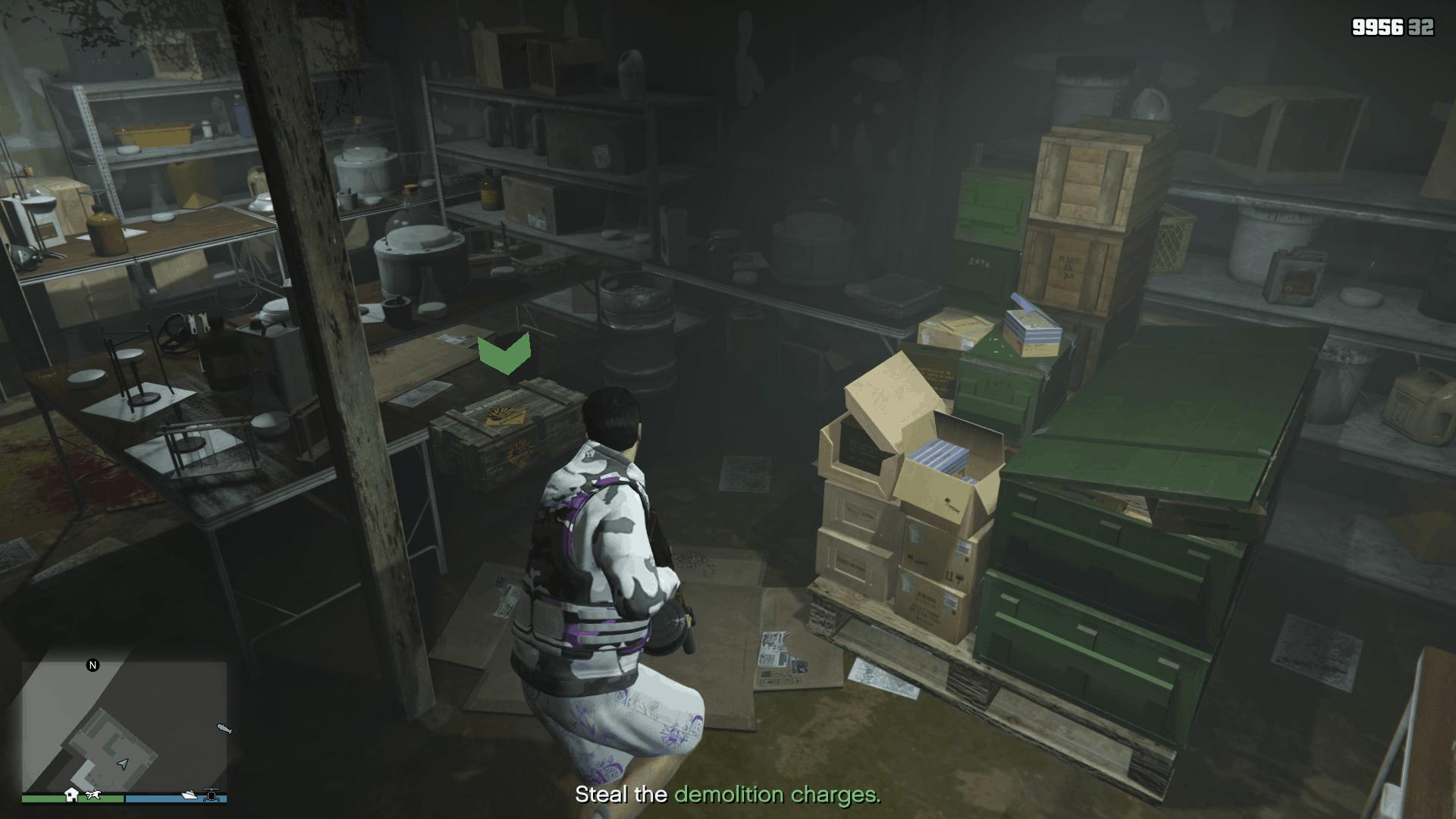
Task: Select the wanted star icon below the minimap
Action: pos(94,794)
